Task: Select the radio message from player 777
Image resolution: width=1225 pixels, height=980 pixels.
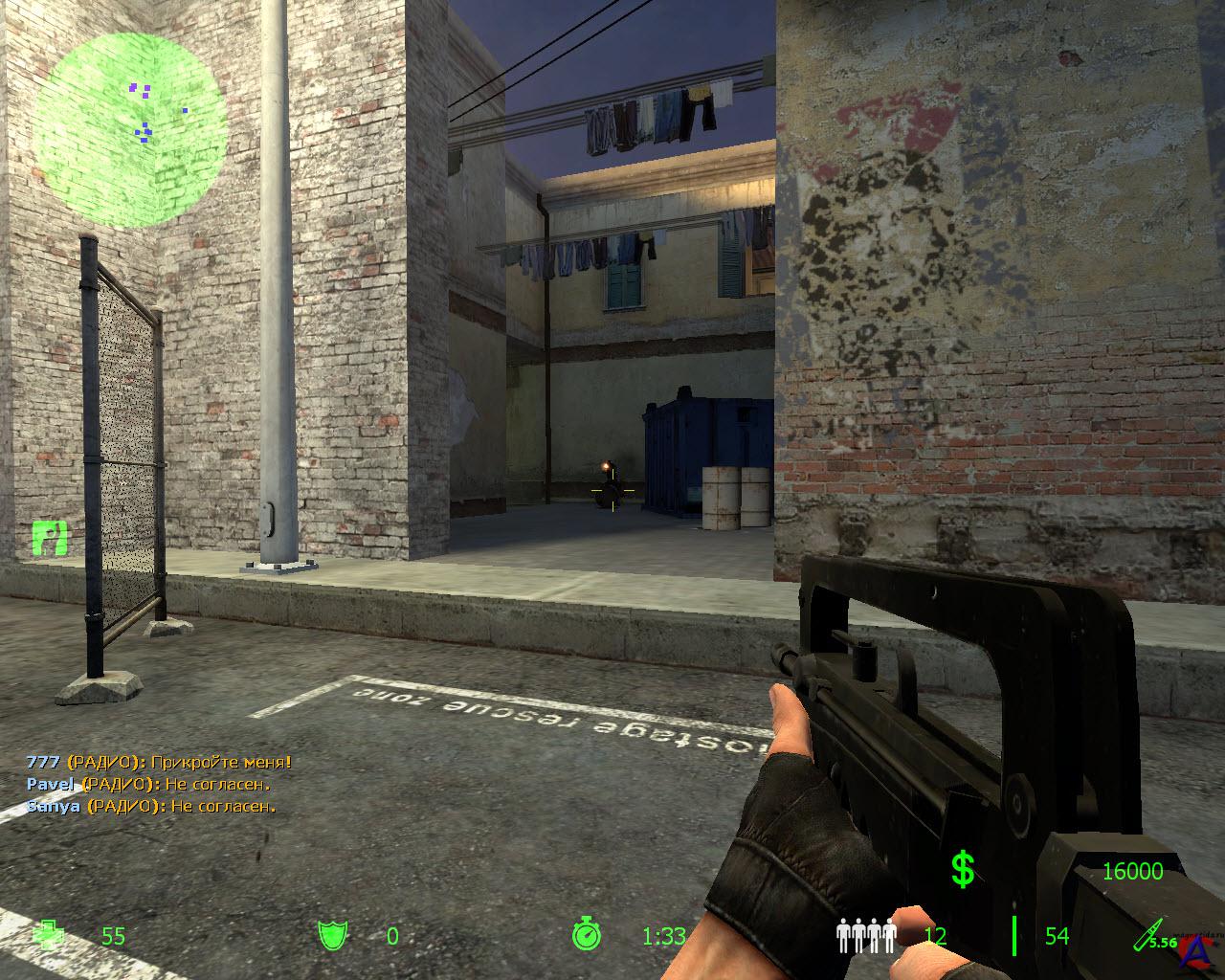Action: (x=159, y=763)
